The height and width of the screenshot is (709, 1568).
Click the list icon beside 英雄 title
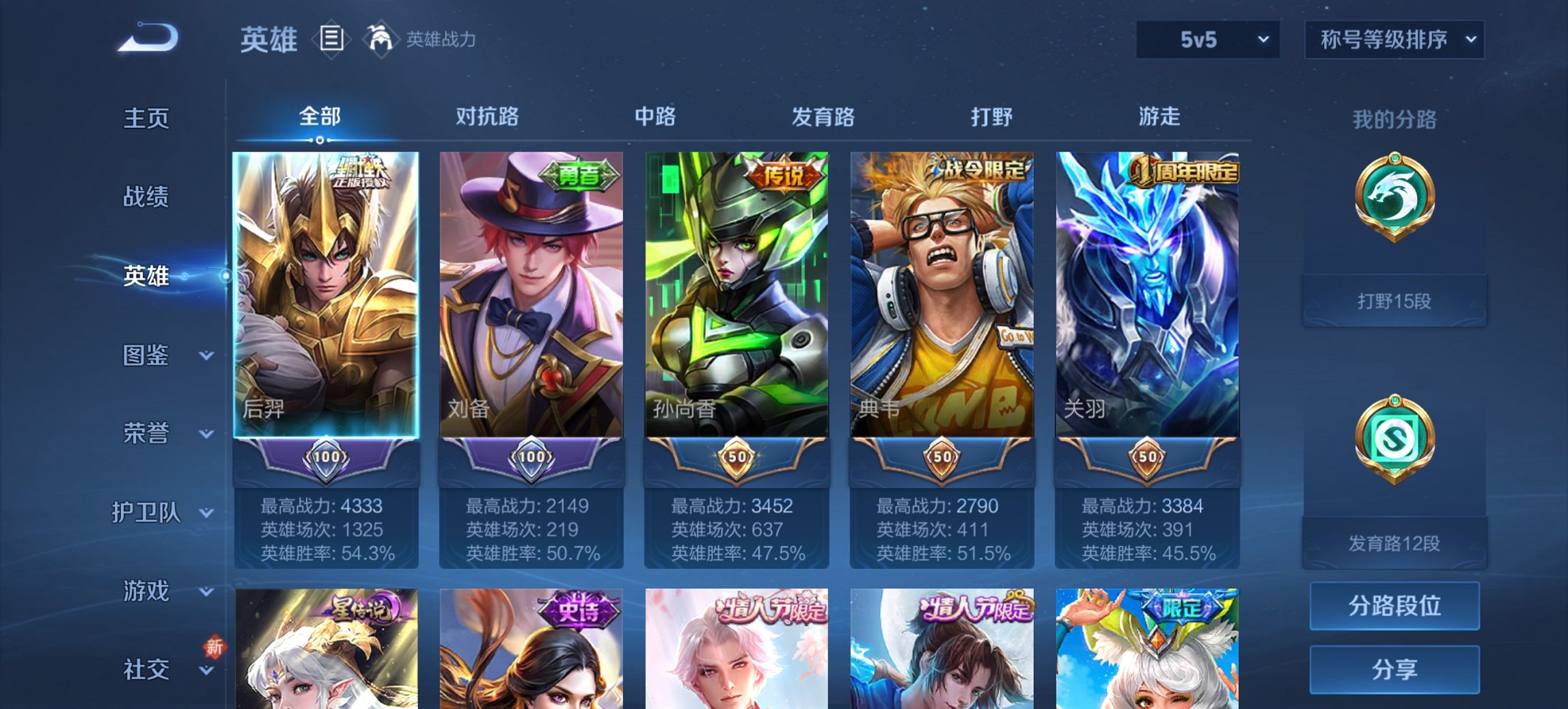click(x=333, y=39)
